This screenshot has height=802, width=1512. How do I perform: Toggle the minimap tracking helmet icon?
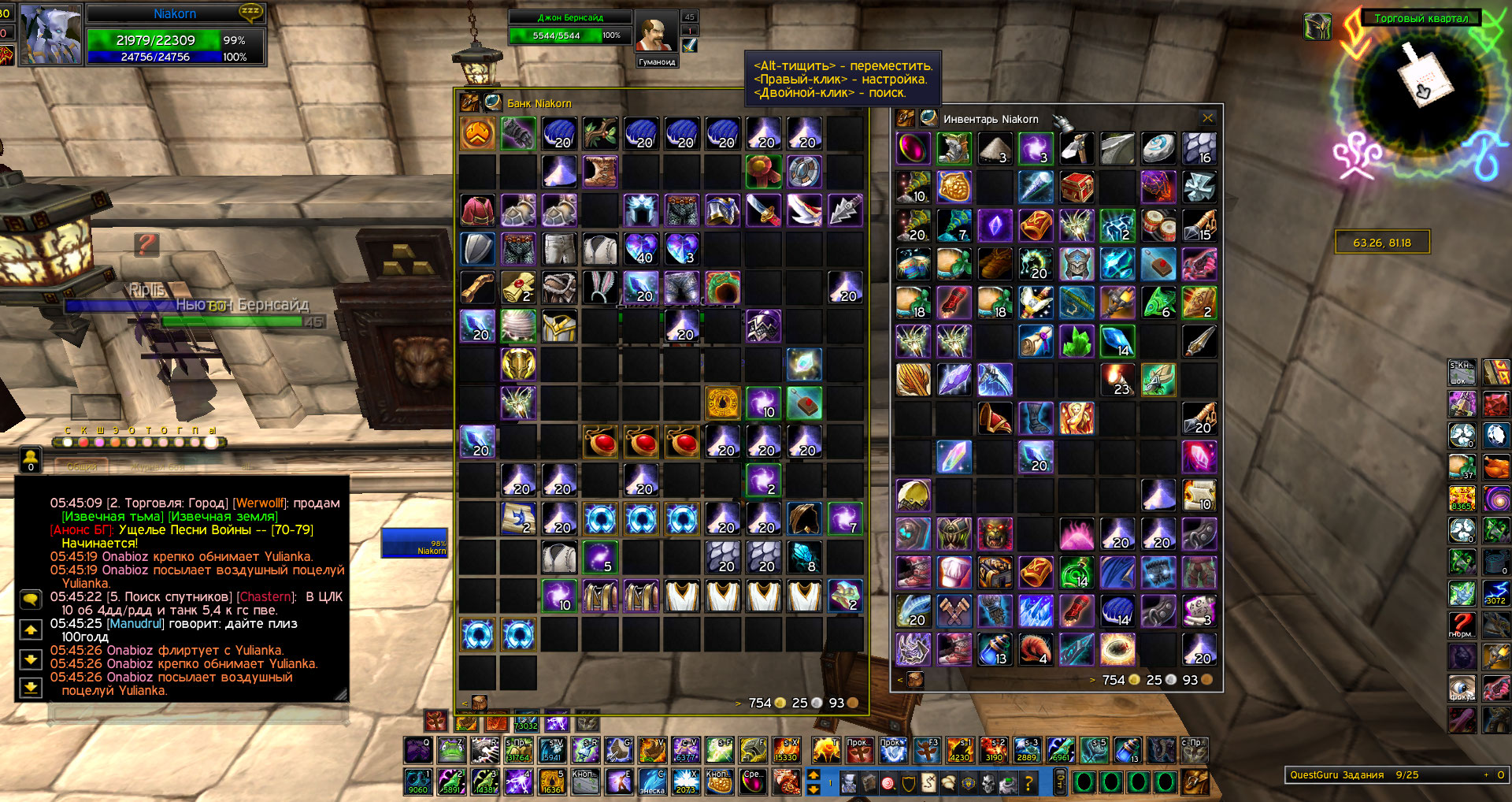(x=1317, y=27)
